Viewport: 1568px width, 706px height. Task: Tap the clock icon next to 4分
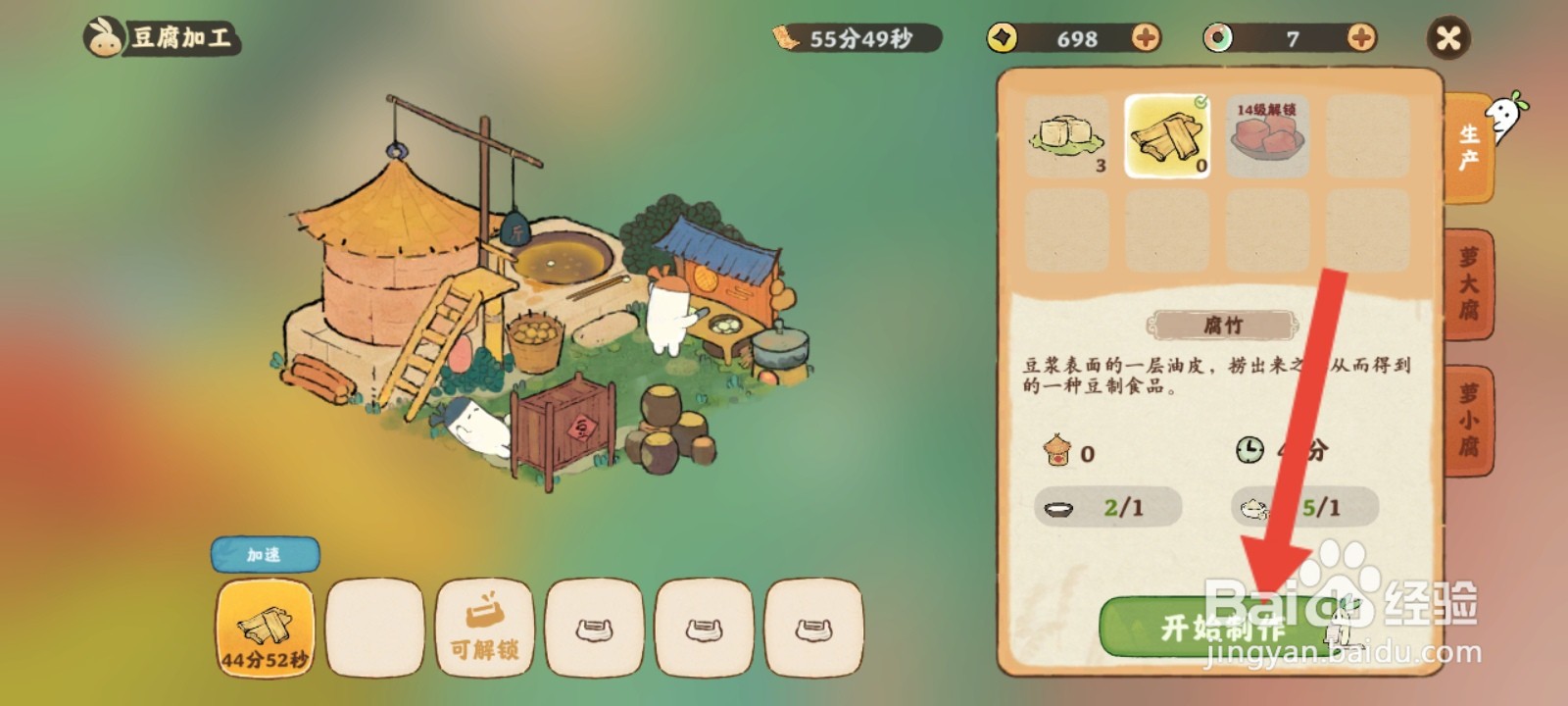click(1251, 450)
